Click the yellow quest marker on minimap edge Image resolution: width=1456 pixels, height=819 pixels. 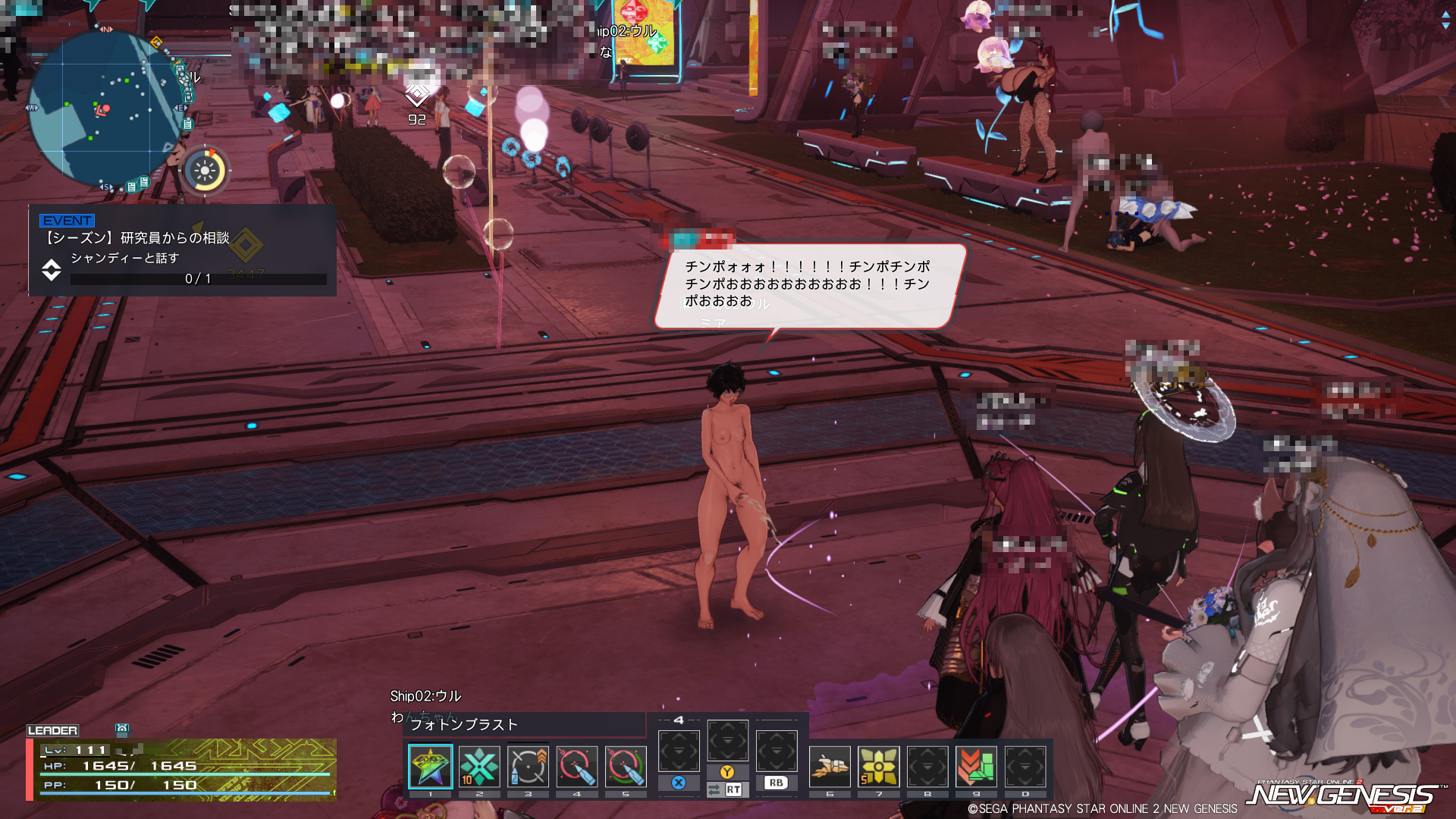point(156,42)
